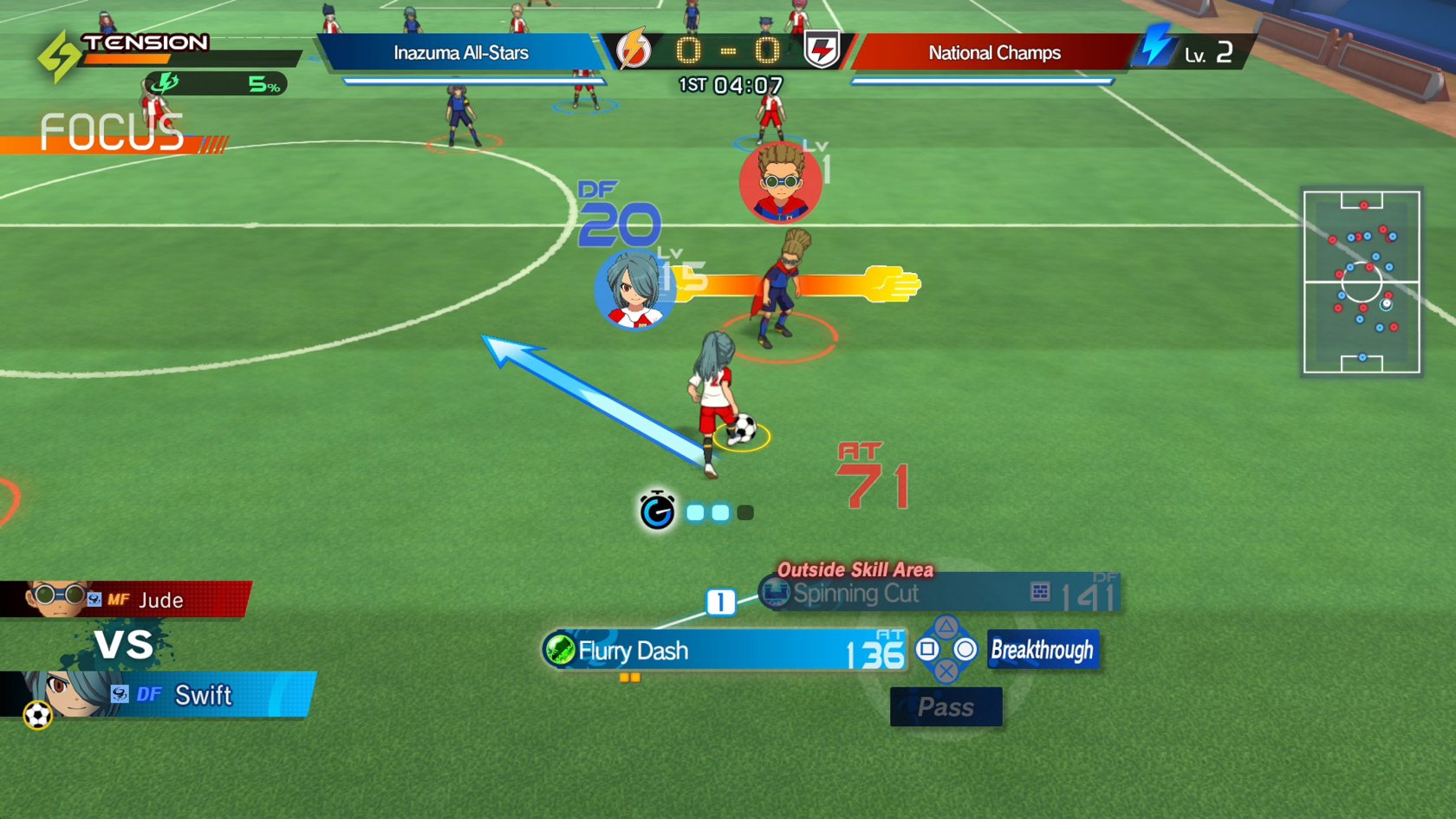The height and width of the screenshot is (819, 1456).
Task: Select the Flurry Dash skill
Action: coord(724,651)
